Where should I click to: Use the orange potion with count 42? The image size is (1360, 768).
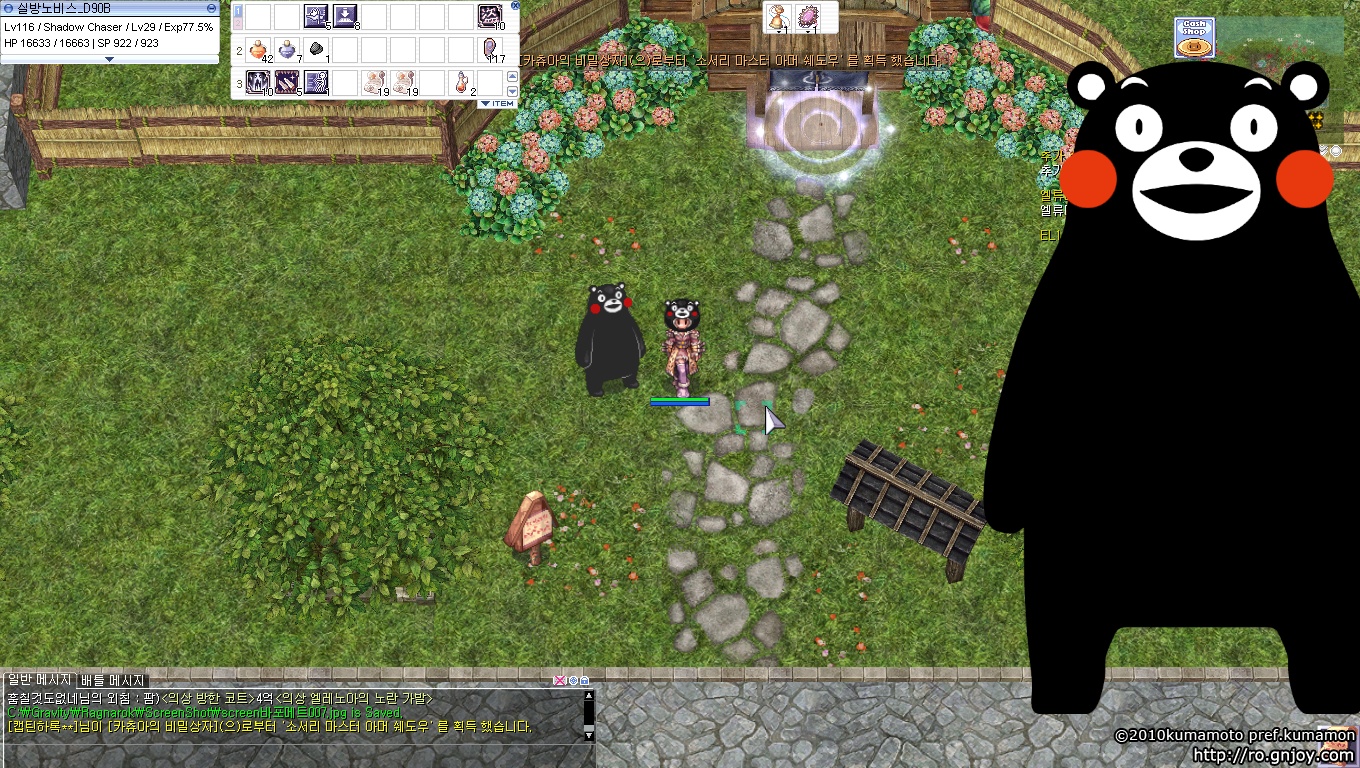(258, 49)
